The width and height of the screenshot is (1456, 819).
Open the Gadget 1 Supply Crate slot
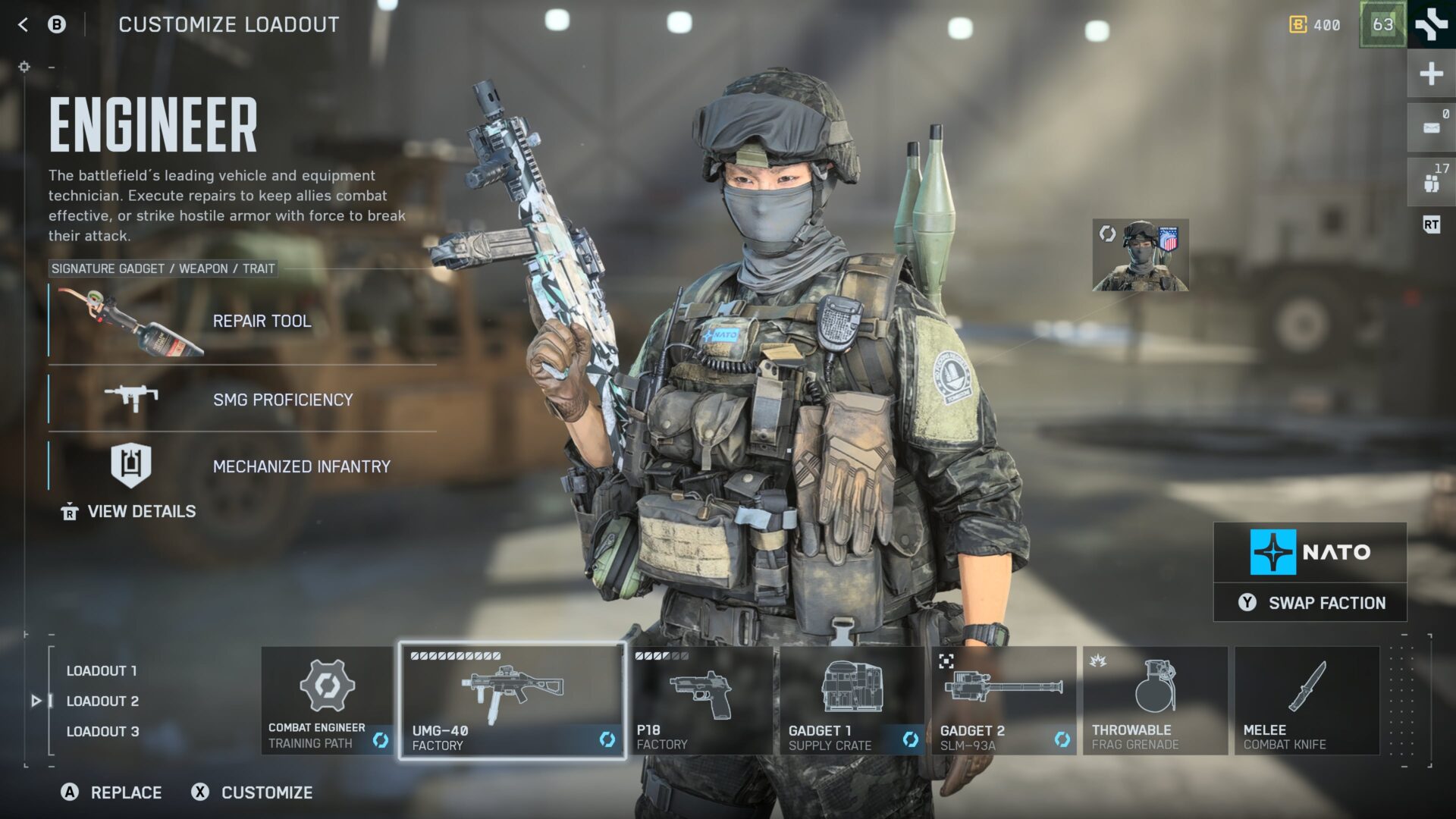point(852,701)
